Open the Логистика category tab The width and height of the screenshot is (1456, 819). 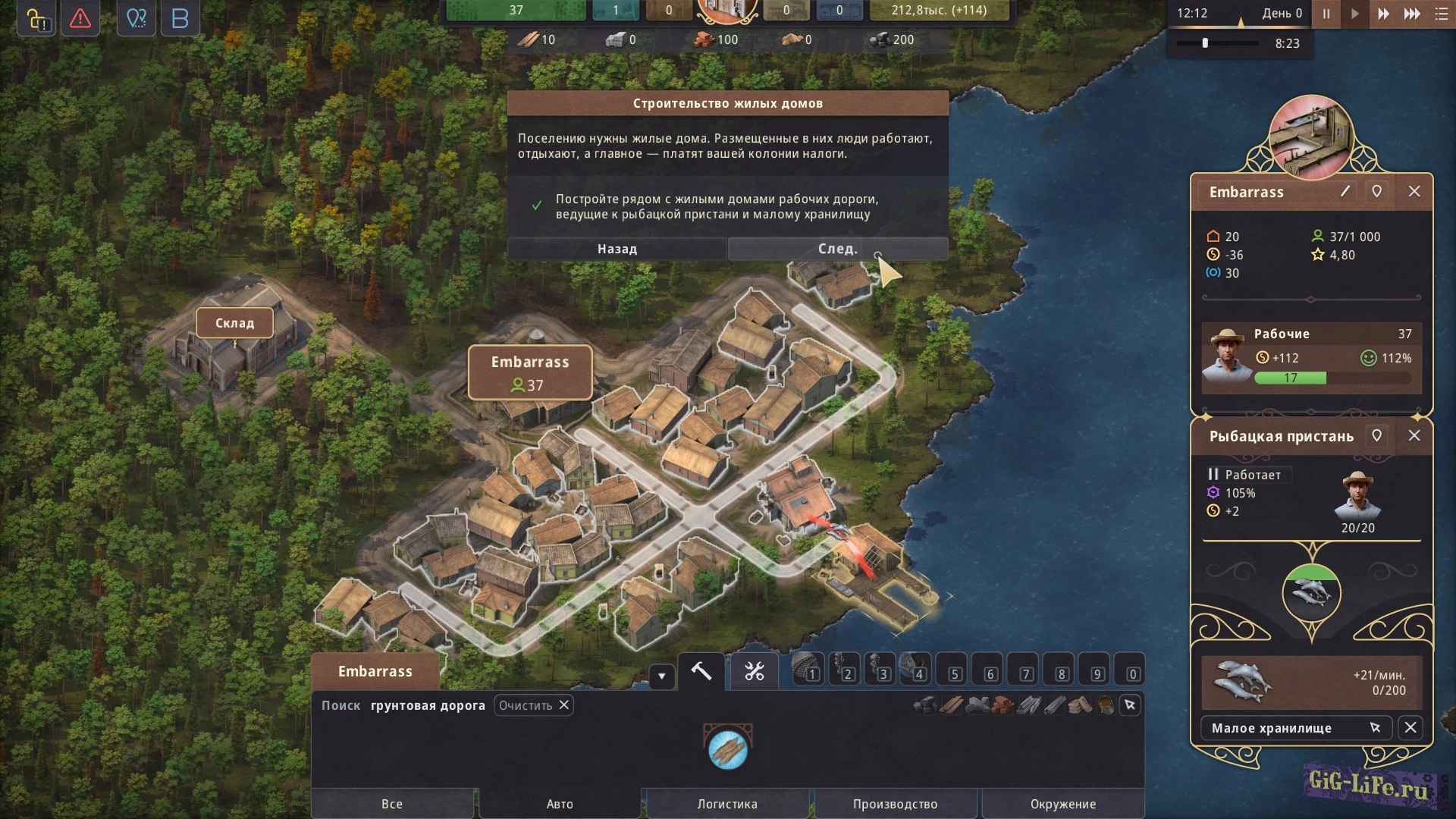[x=727, y=804]
